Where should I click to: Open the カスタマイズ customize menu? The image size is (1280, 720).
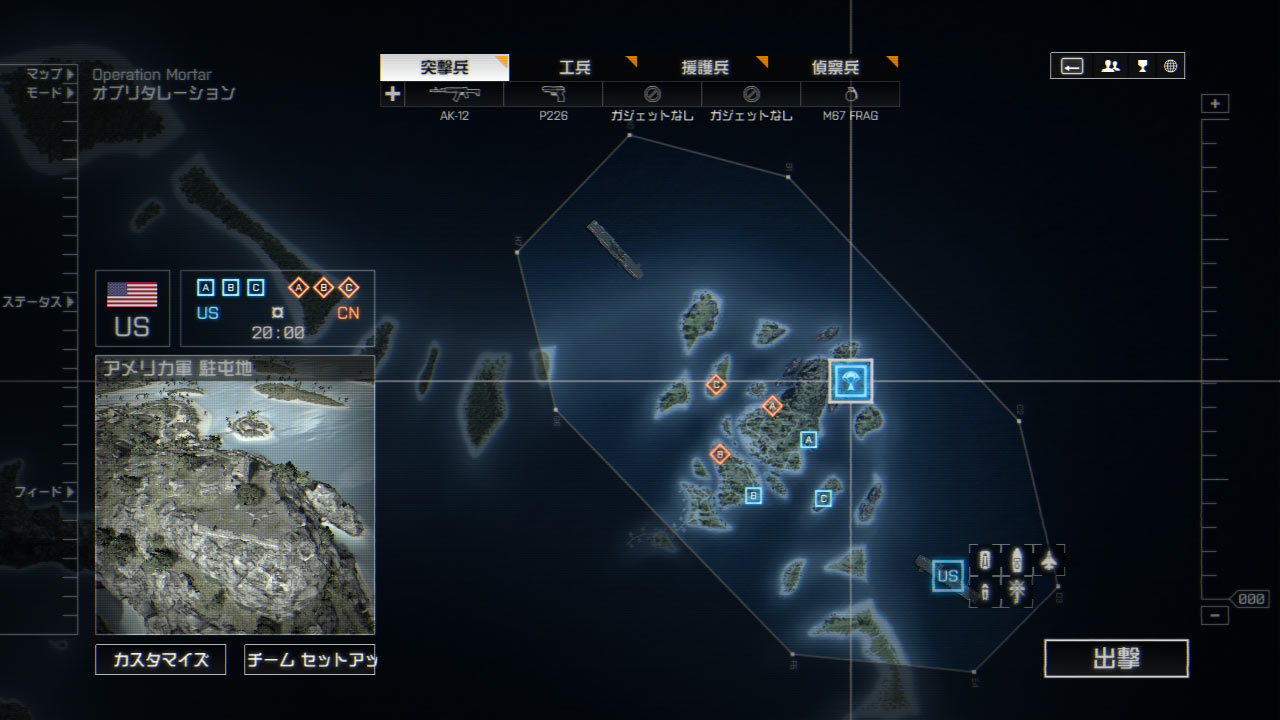click(x=160, y=660)
